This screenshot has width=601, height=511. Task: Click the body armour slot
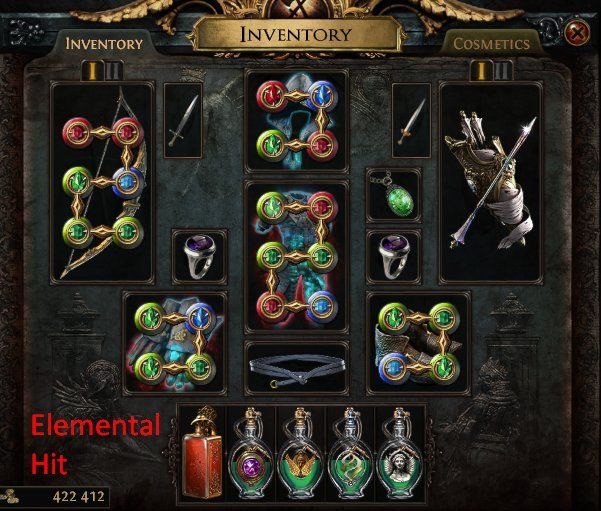pyautogui.click(x=296, y=256)
